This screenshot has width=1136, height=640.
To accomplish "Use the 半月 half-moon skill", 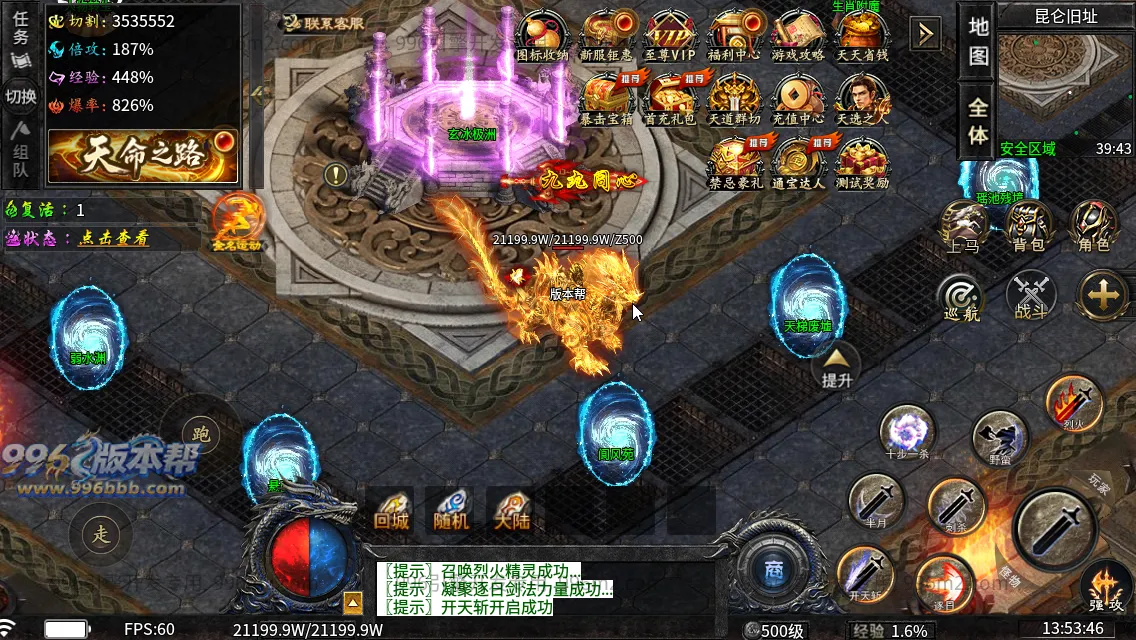I will [876, 500].
